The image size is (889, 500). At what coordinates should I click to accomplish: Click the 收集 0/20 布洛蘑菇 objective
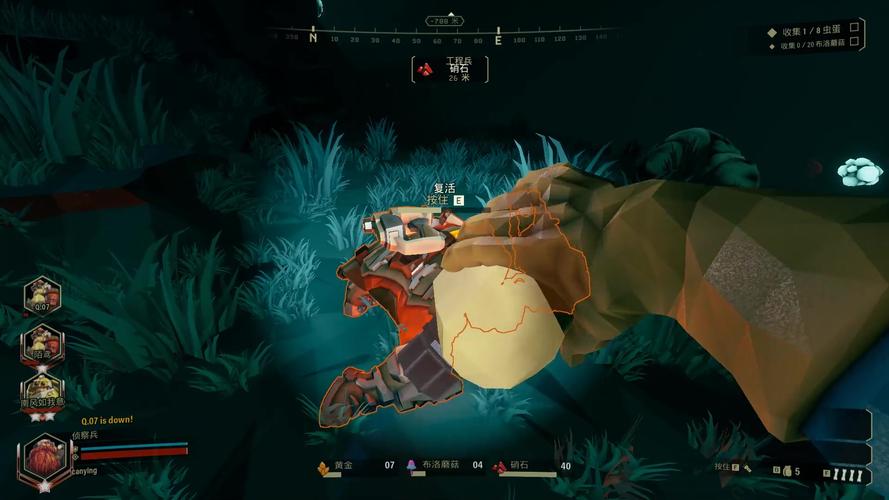[812, 45]
